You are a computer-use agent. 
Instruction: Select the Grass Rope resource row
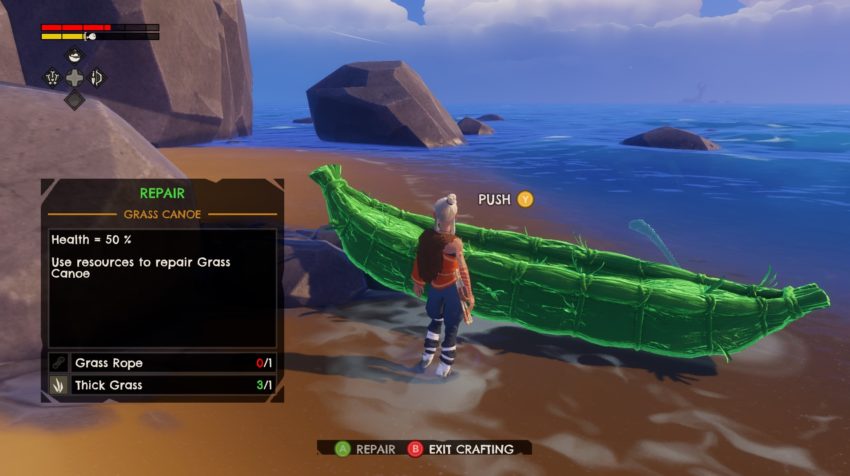[162, 363]
